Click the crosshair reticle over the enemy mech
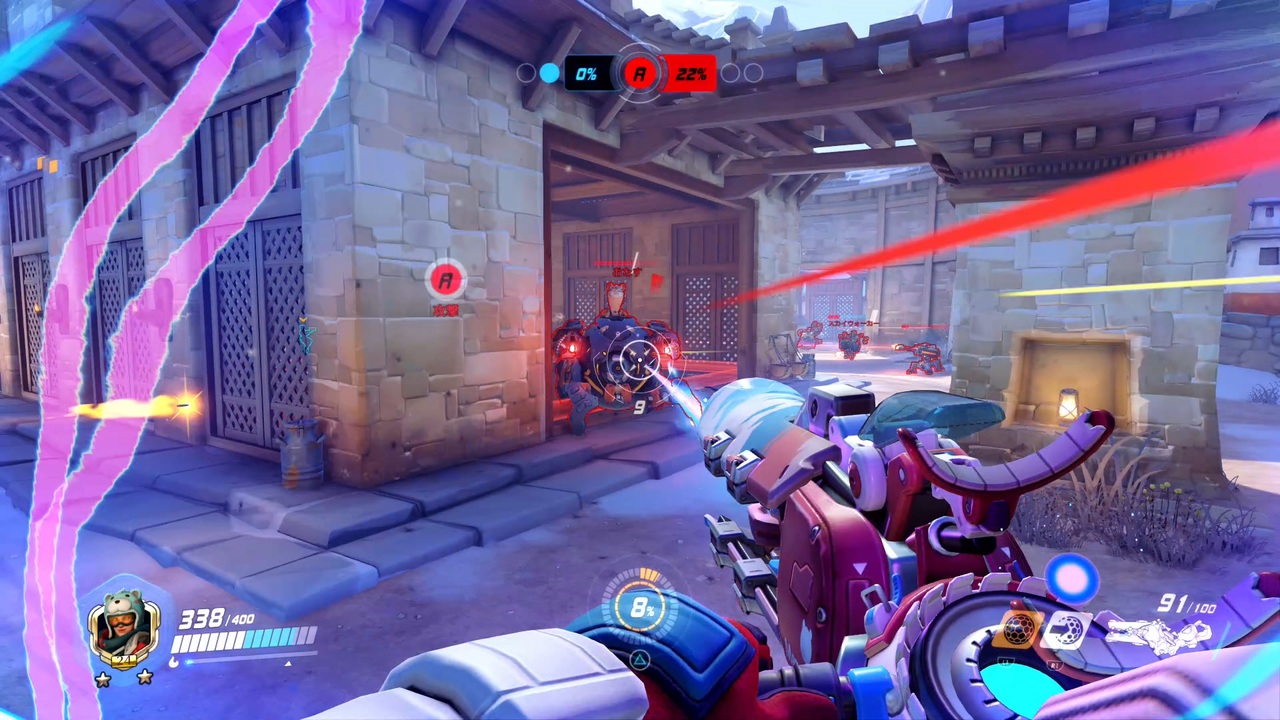The height and width of the screenshot is (720, 1280). pos(640,360)
